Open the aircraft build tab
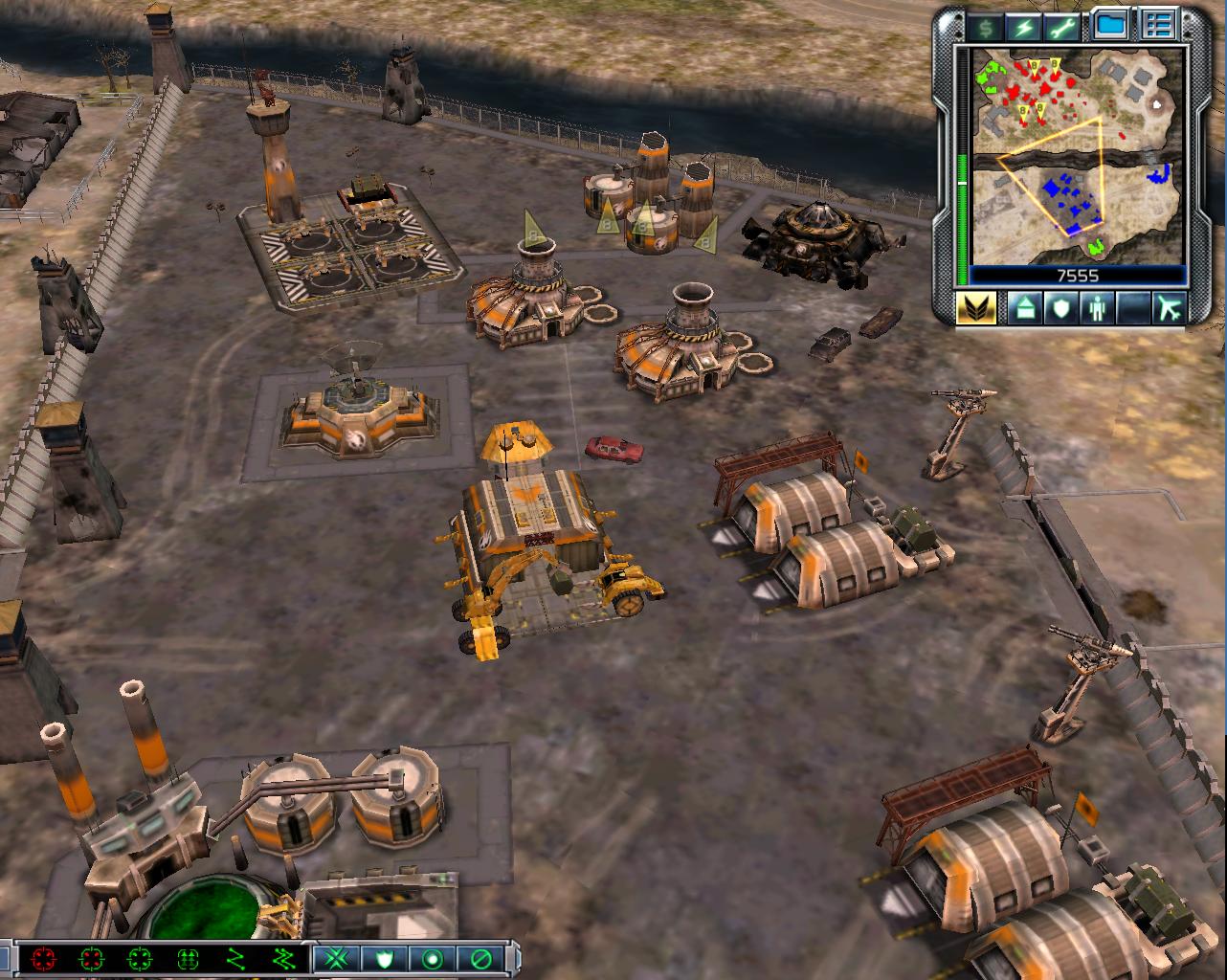This screenshot has width=1227, height=980. (x=1169, y=308)
